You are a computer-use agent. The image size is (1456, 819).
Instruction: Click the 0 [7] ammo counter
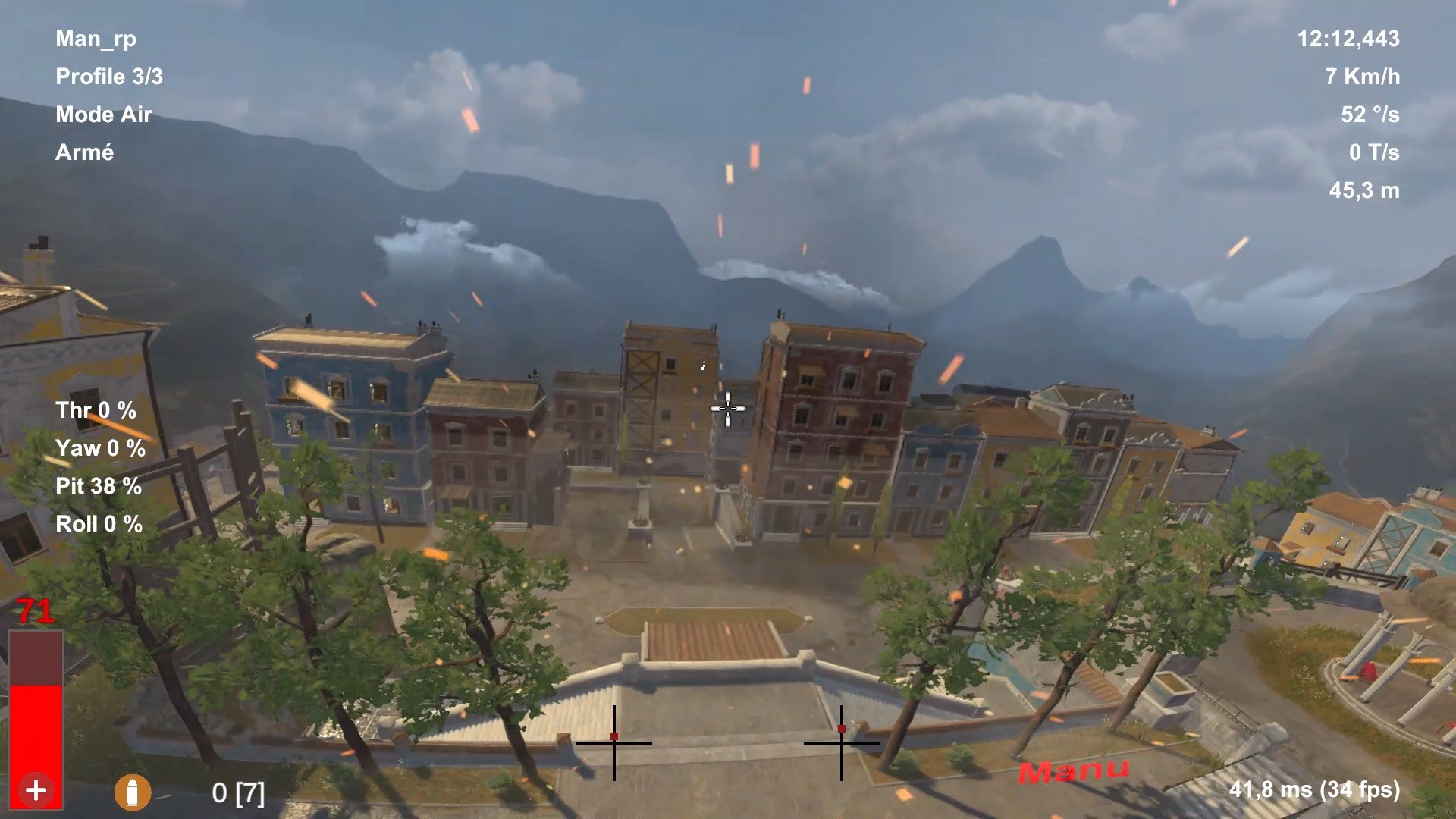pyautogui.click(x=238, y=794)
